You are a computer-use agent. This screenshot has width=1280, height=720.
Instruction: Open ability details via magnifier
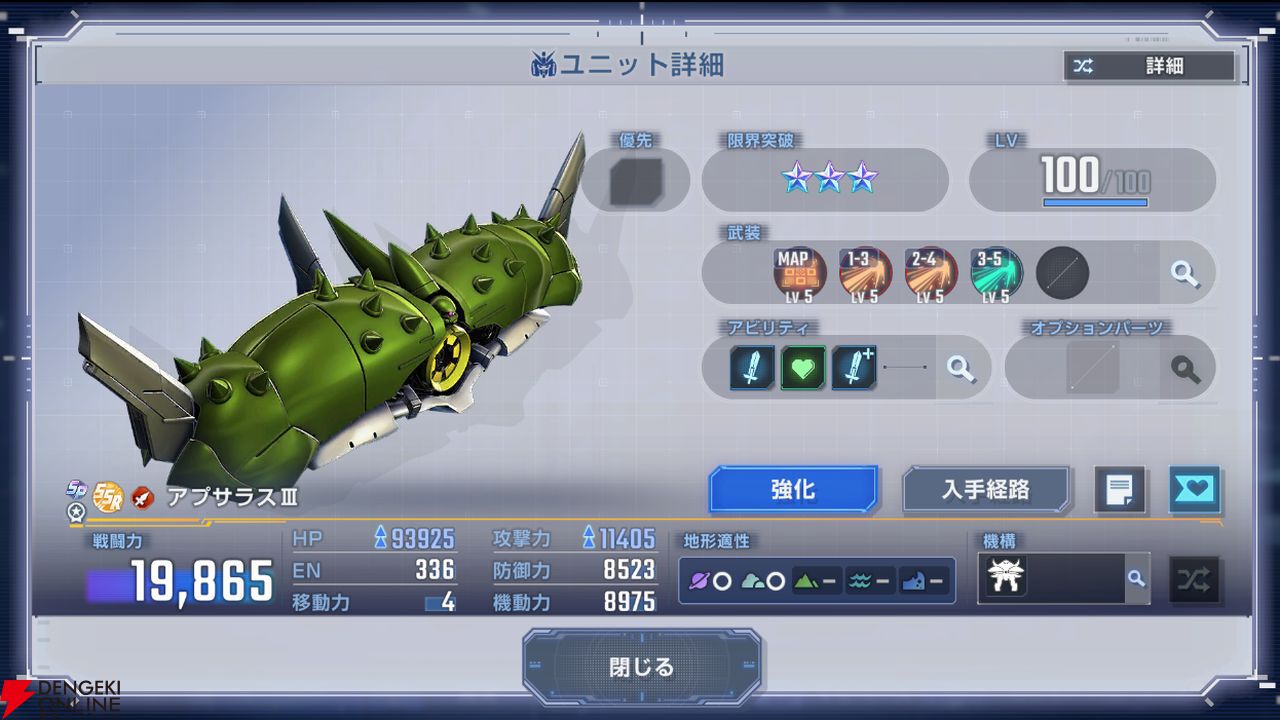click(961, 368)
